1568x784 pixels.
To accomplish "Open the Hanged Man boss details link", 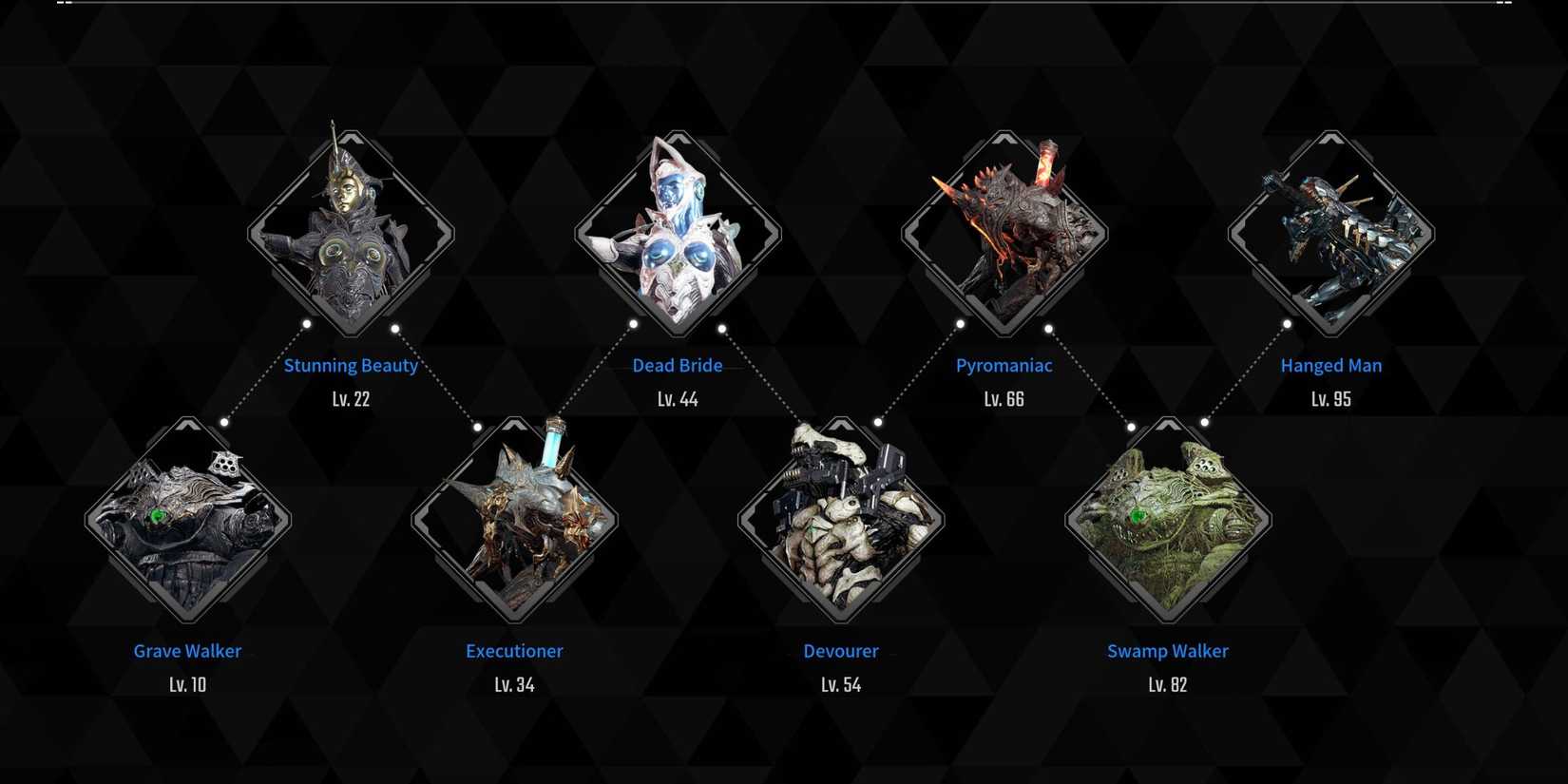I will (1330, 365).
